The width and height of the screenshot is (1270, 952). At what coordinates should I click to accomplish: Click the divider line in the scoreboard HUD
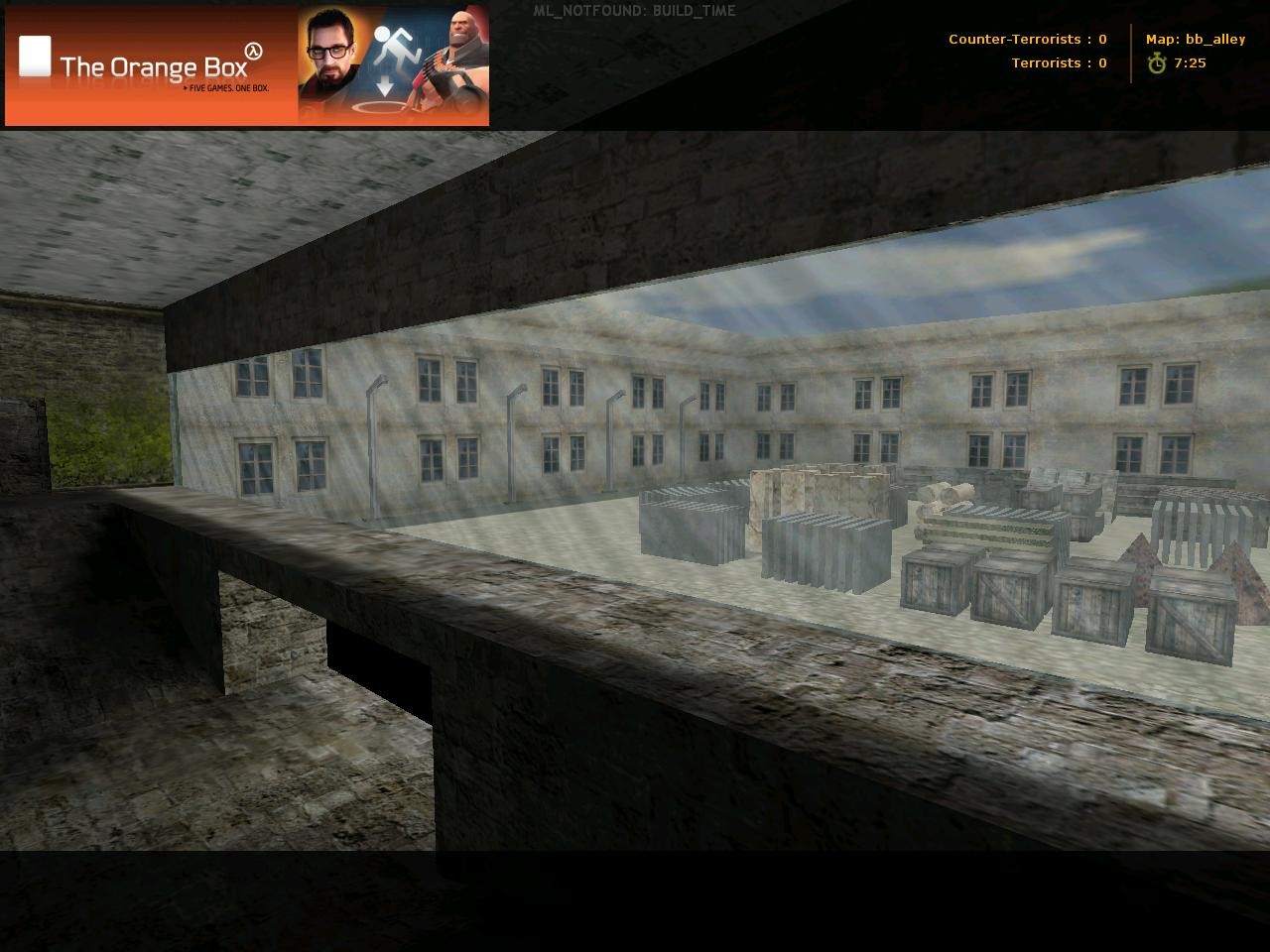pos(1131,50)
